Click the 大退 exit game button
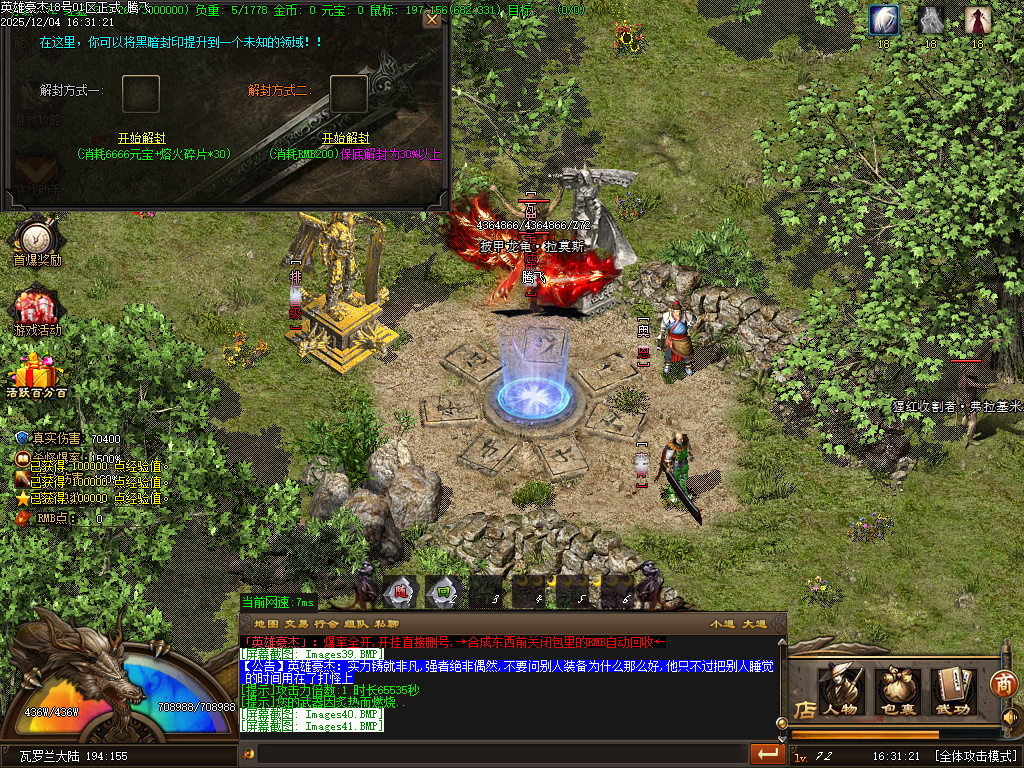Image resolution: width=1024 pixels, height=768 pixels. click(754, 624)
